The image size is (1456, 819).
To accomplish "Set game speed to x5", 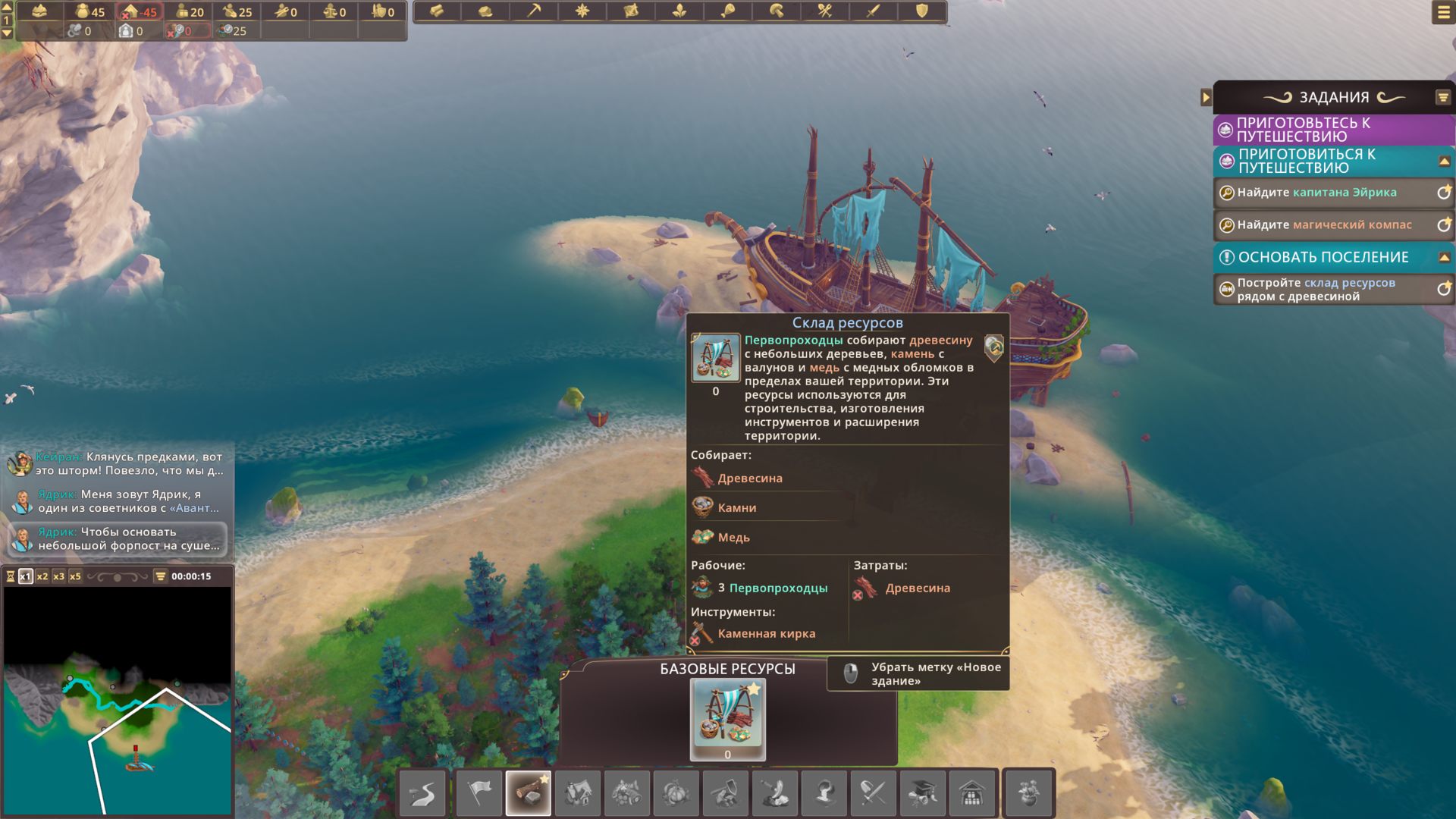I will click(x=75, y=576).
